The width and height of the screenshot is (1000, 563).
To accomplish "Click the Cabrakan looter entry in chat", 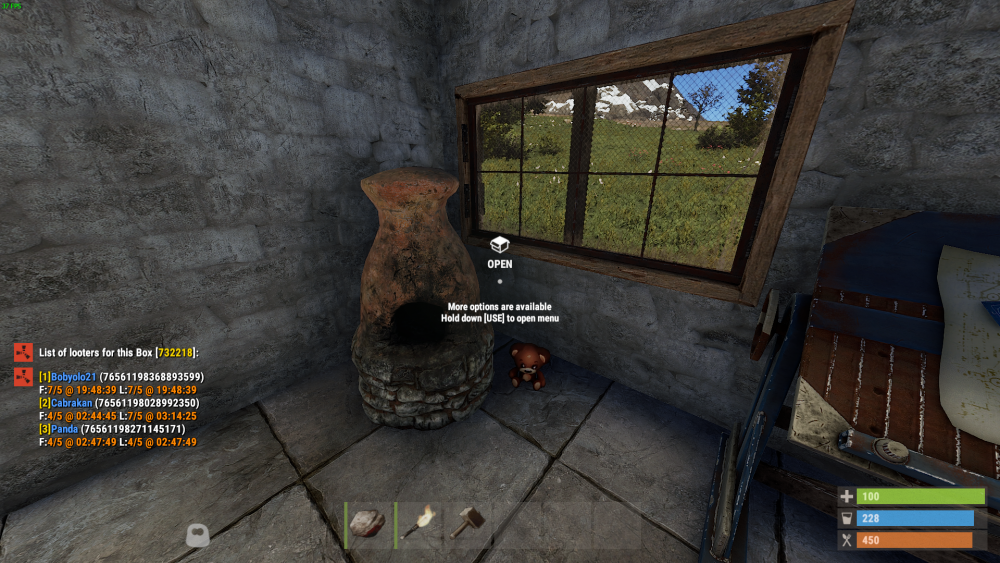I will click(71, 403).
